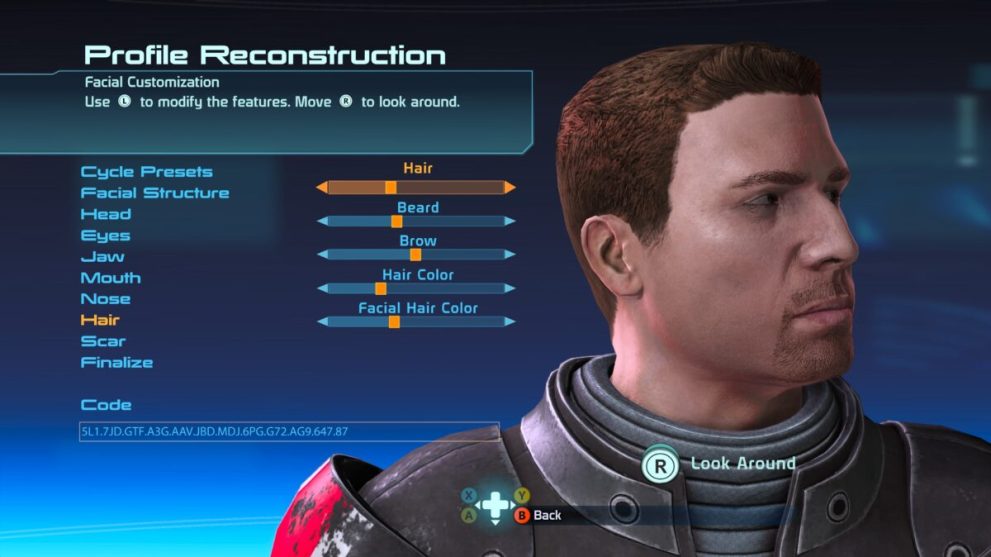Open the Facial Structure category

coord(155,193)
